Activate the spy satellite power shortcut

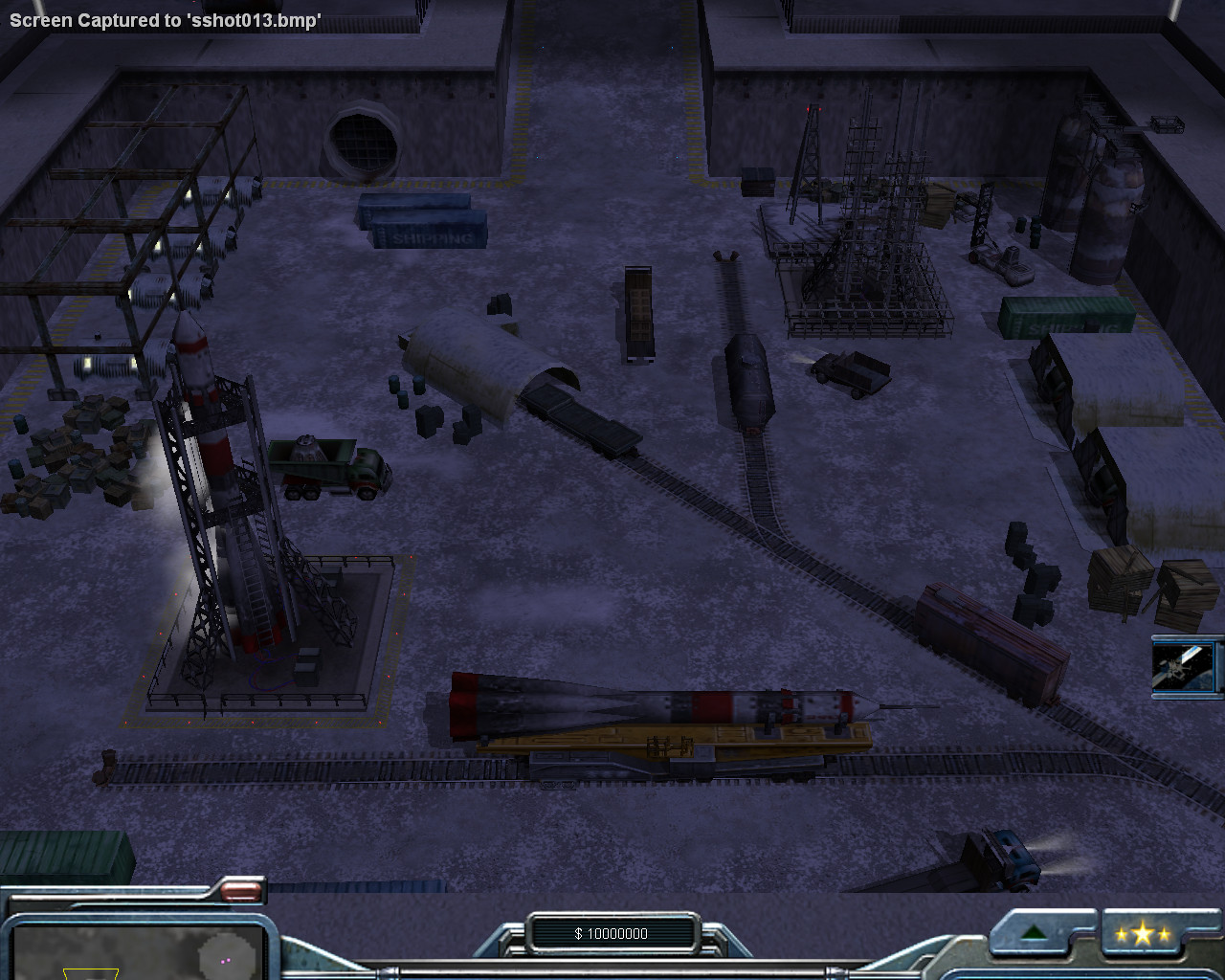coord(1185,666)
